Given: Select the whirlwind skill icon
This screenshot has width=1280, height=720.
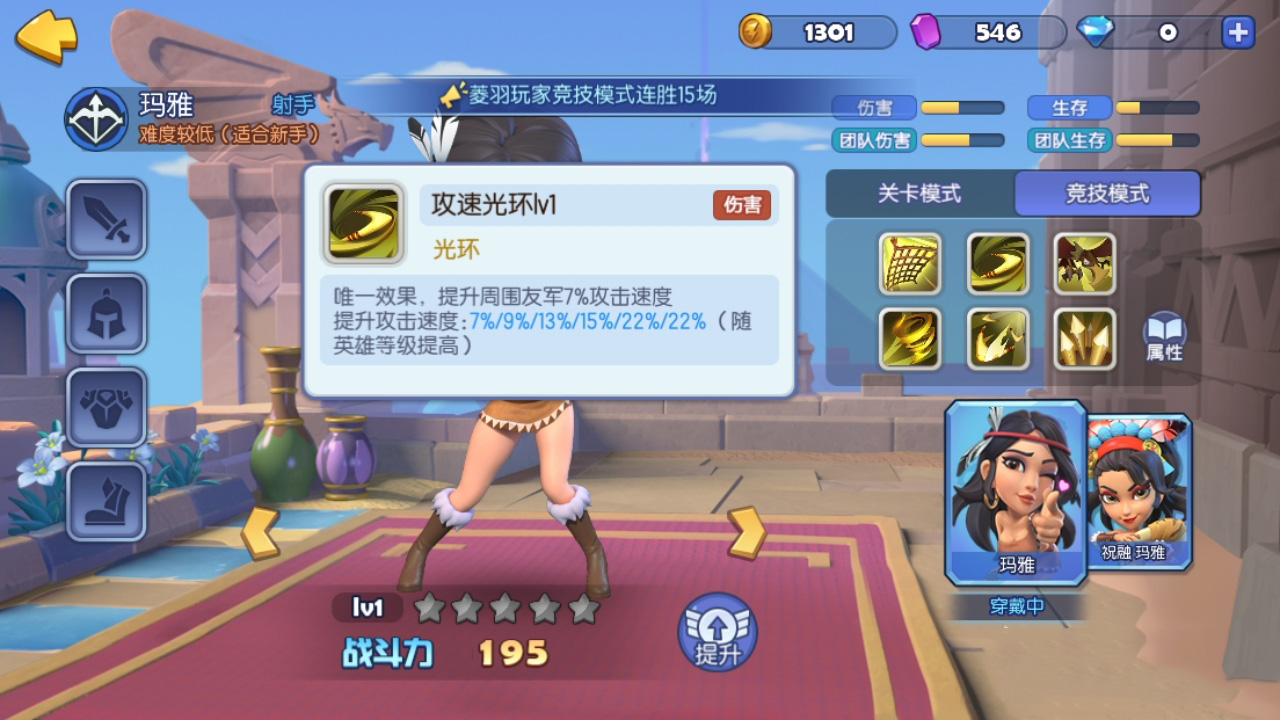Looking at the screenshot, I should point(910,338).
